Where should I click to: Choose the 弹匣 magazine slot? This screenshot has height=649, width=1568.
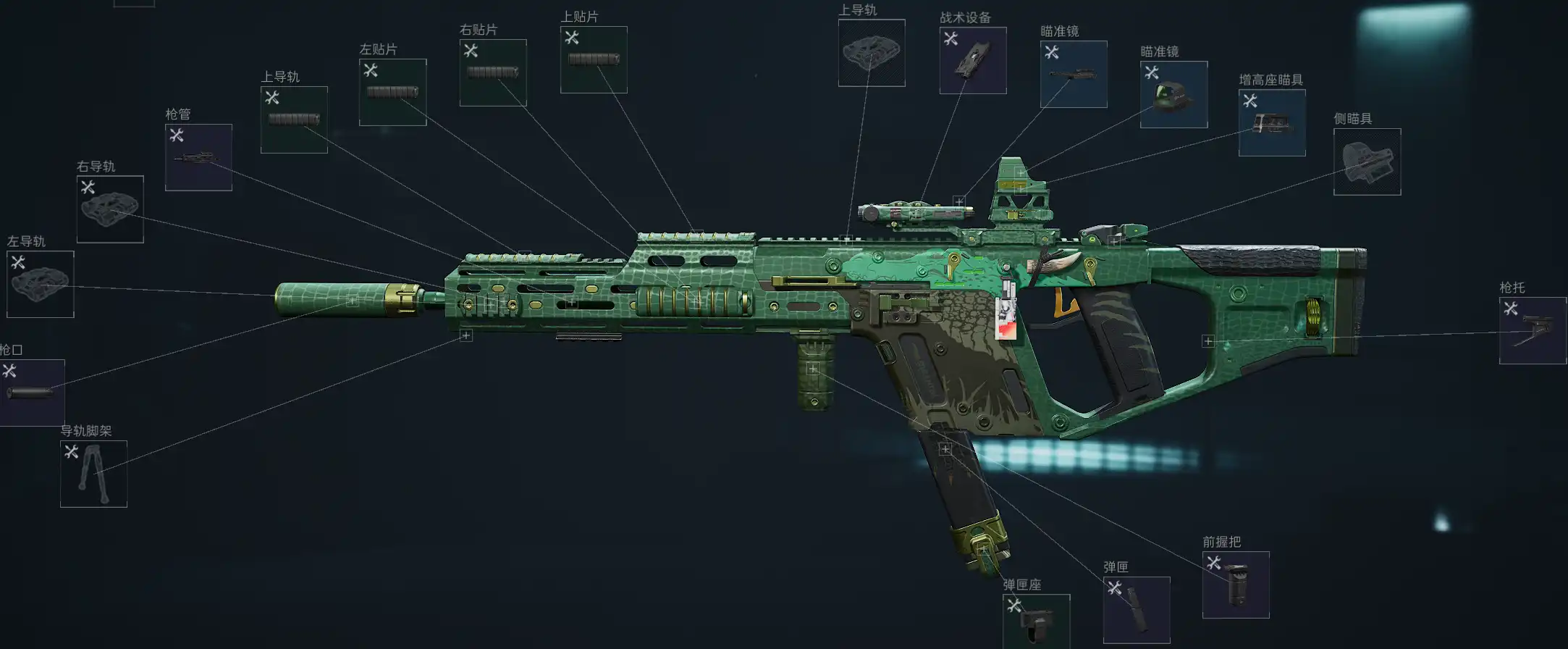coord(1136,610)
